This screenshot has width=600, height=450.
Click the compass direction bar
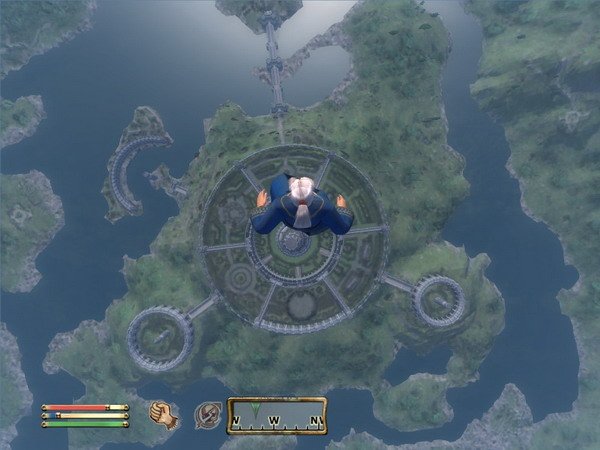click(x=277, y=416)
